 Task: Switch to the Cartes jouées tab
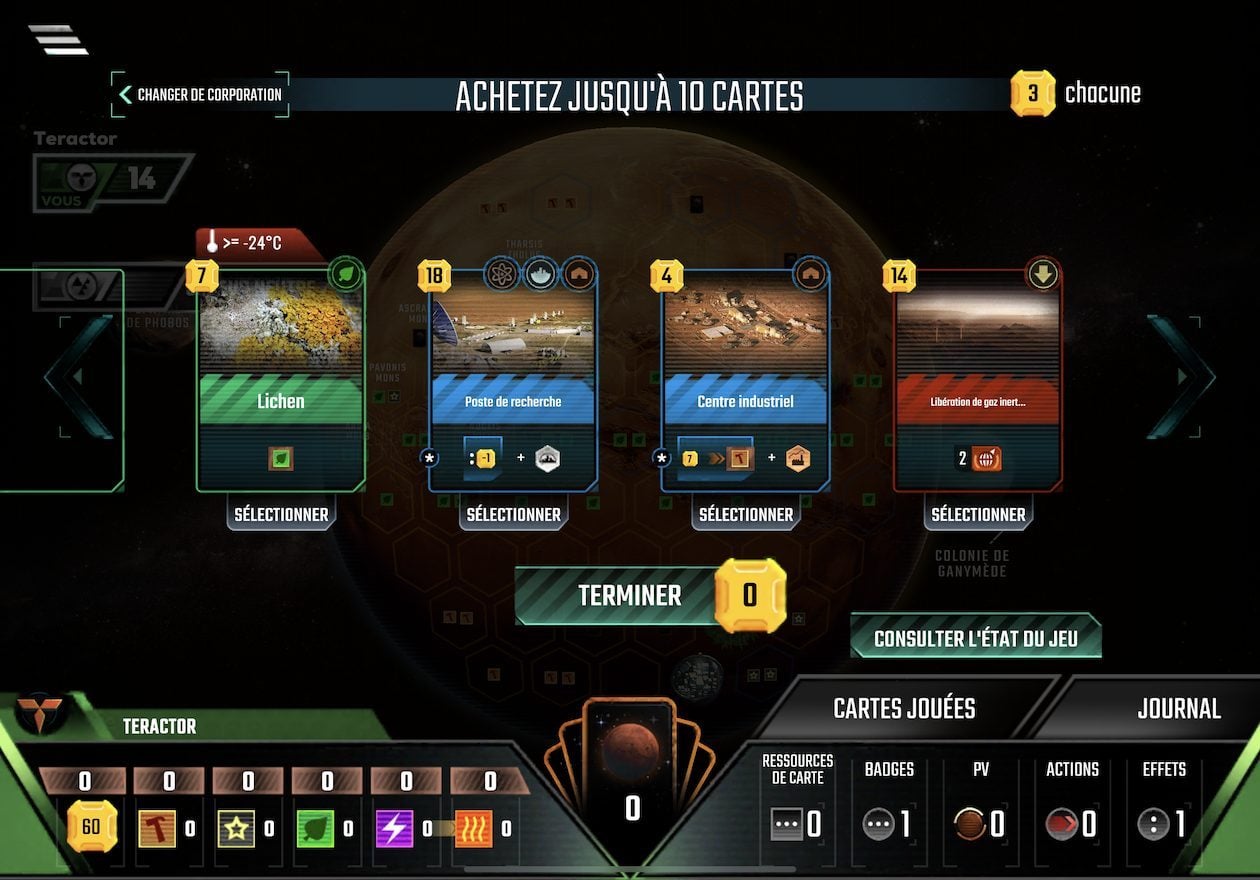click(904, 709)
